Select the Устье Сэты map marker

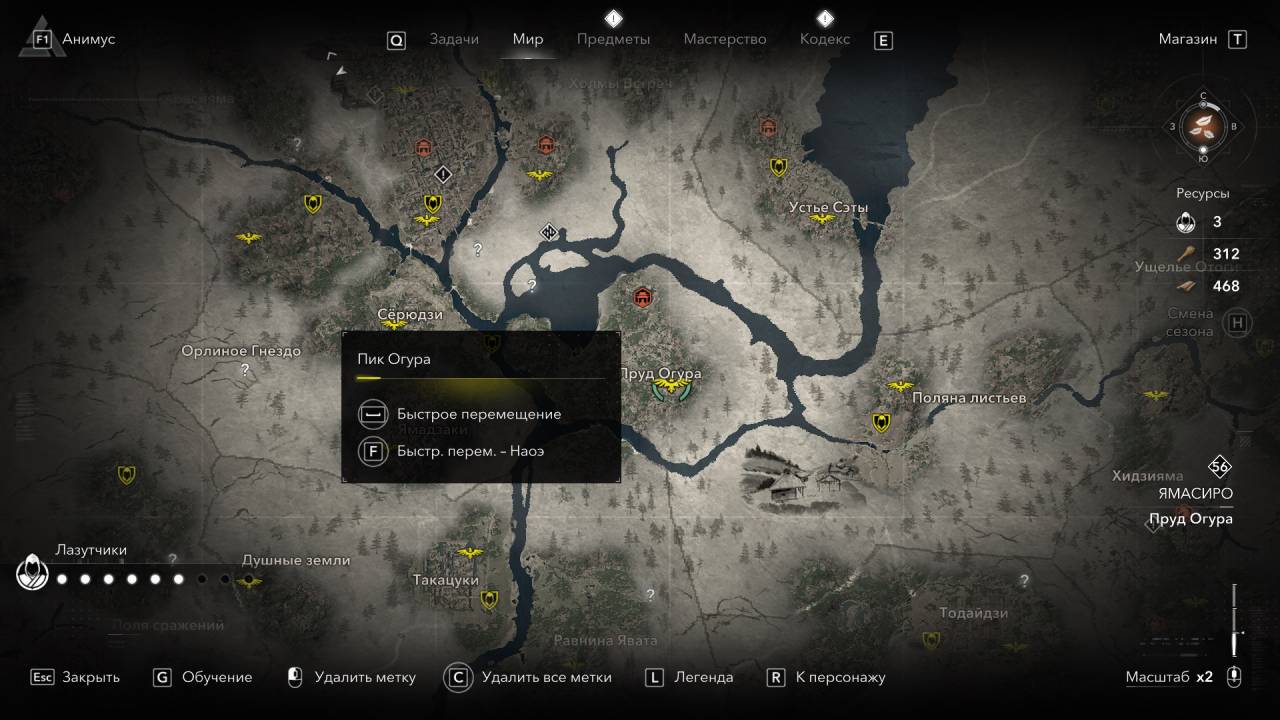[x=822, y=219]
